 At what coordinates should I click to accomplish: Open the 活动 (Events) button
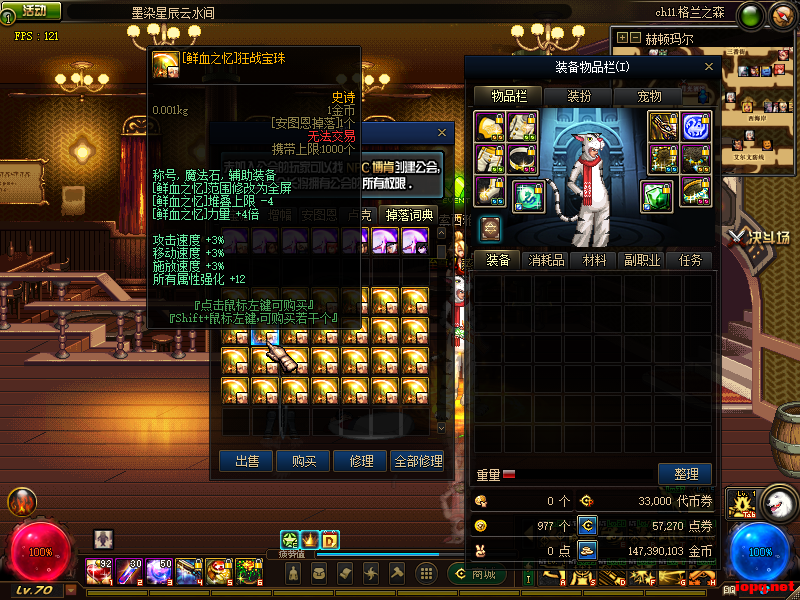coord(34,11)
